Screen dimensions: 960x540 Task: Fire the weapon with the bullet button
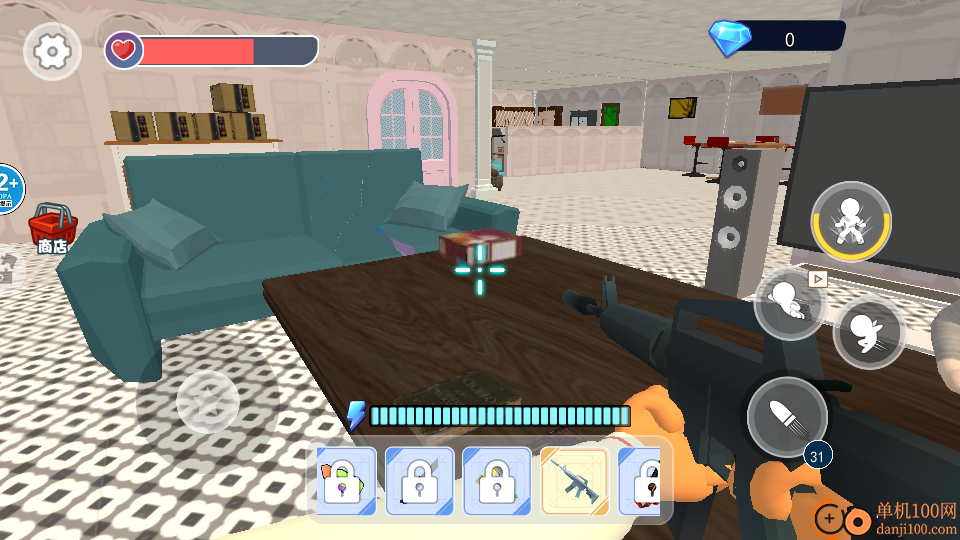(787, 417)
